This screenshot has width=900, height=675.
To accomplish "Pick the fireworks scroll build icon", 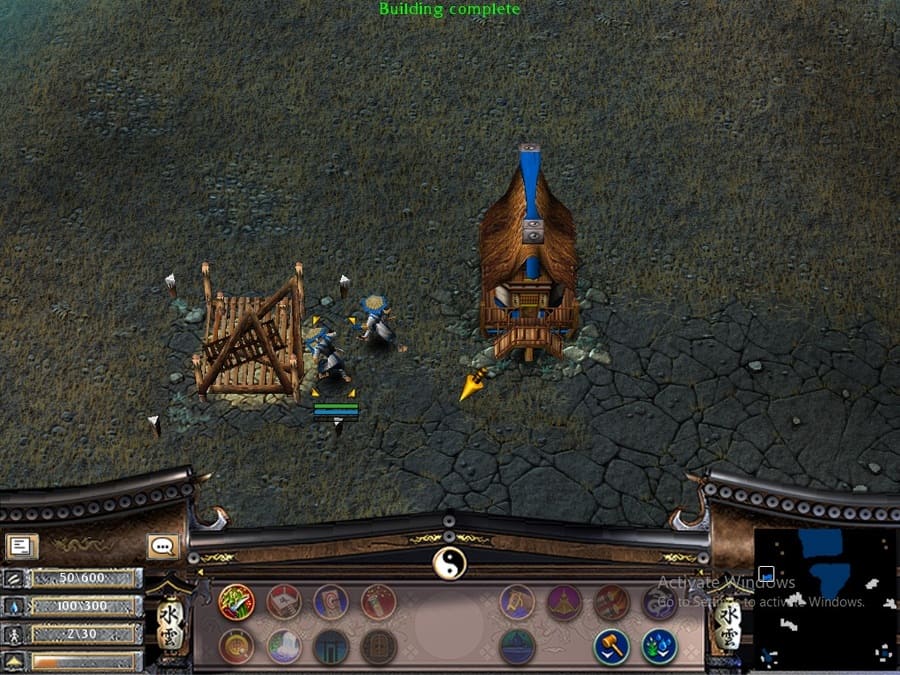I will (378, 602).
